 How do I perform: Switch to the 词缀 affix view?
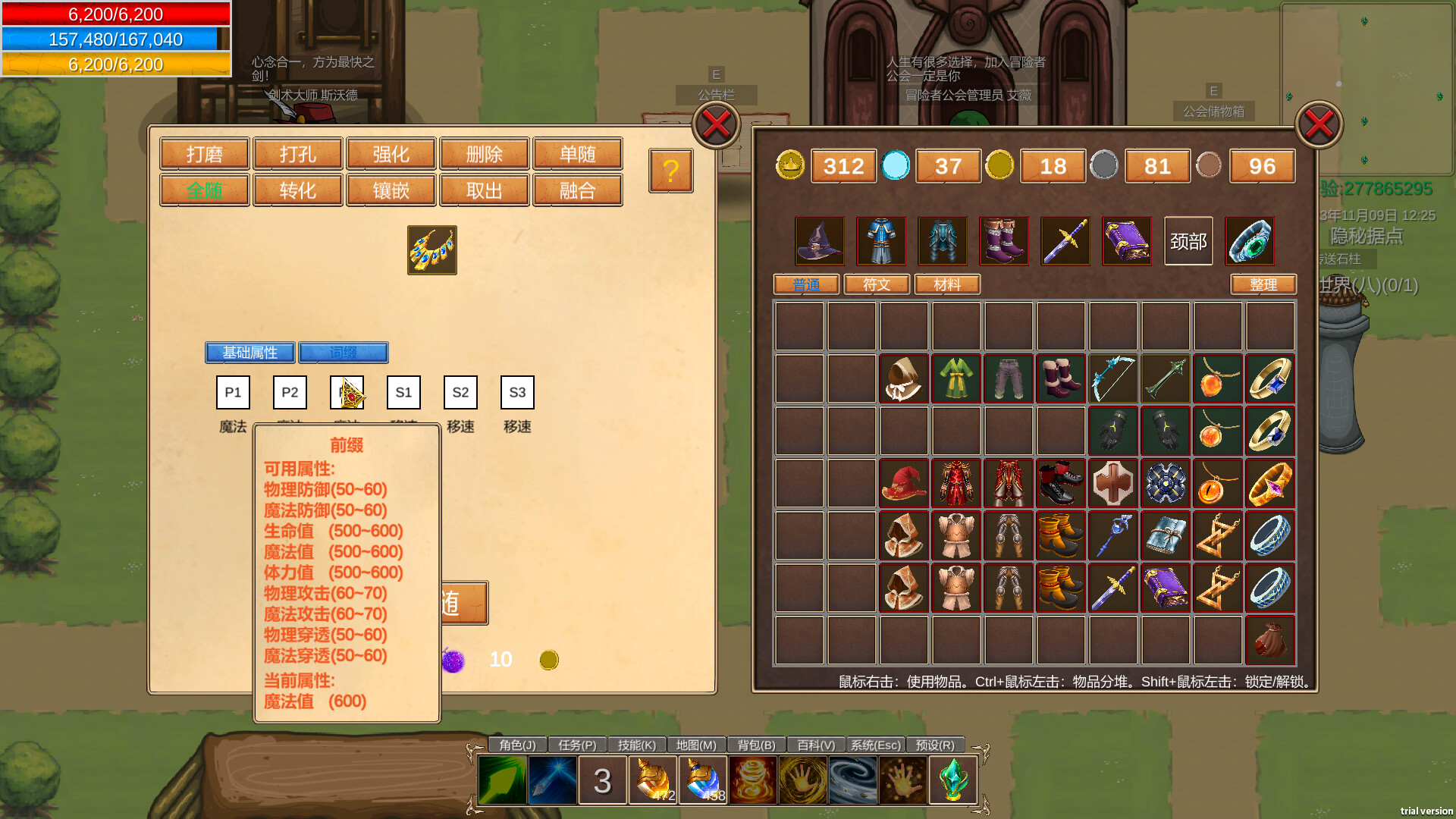[344, 352]
